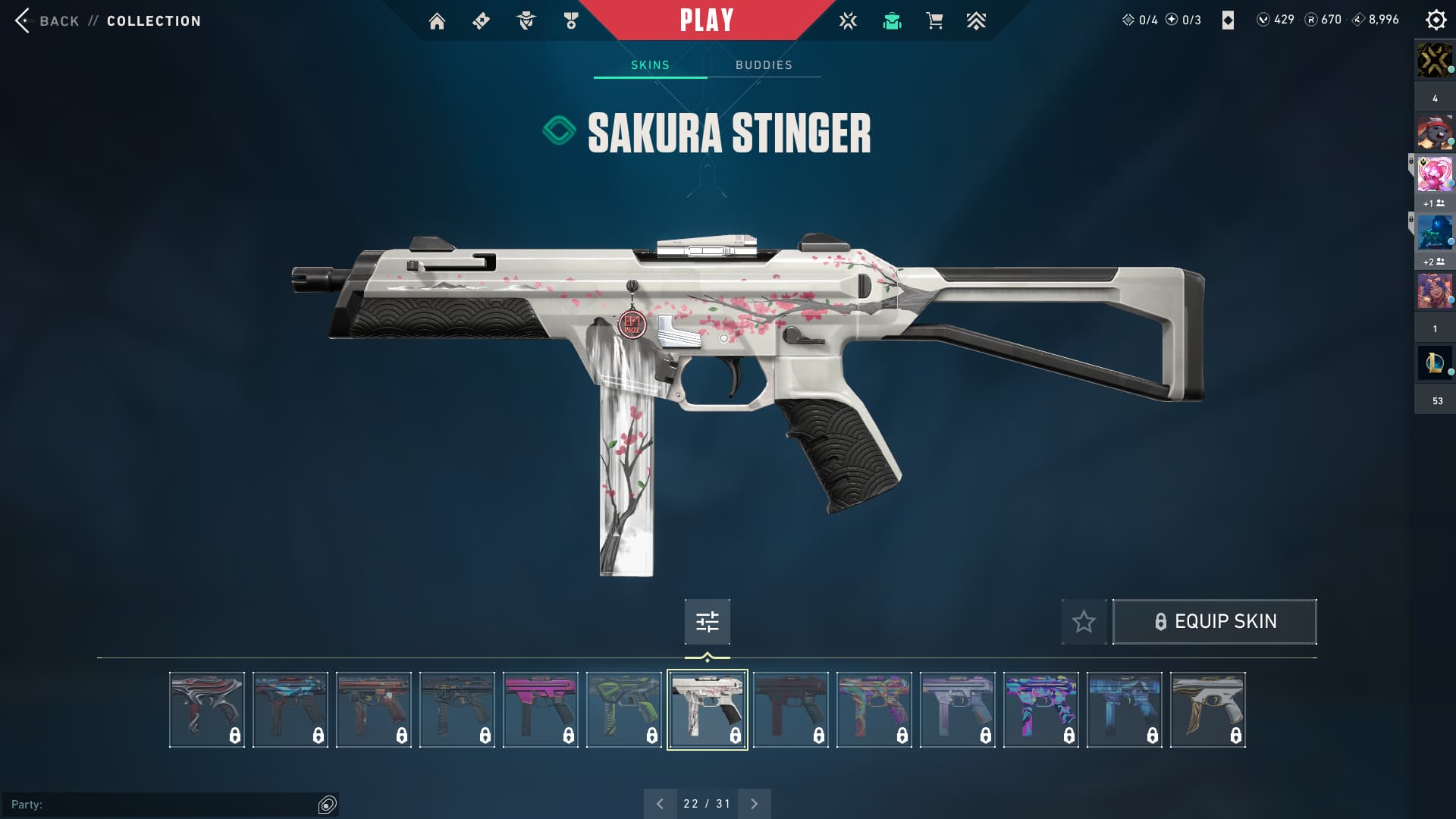
Task: Open the store shopping cart
Action: [934, 21]
